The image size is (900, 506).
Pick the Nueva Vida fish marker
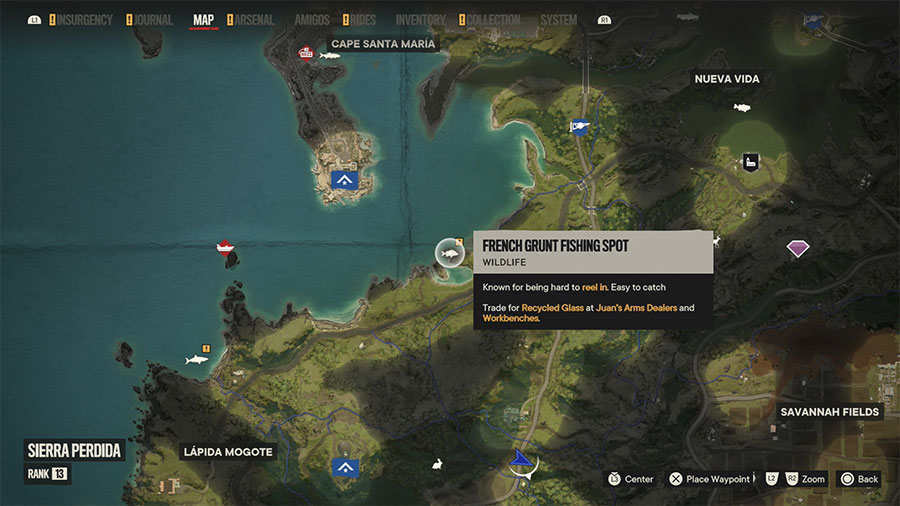[741, 107]
